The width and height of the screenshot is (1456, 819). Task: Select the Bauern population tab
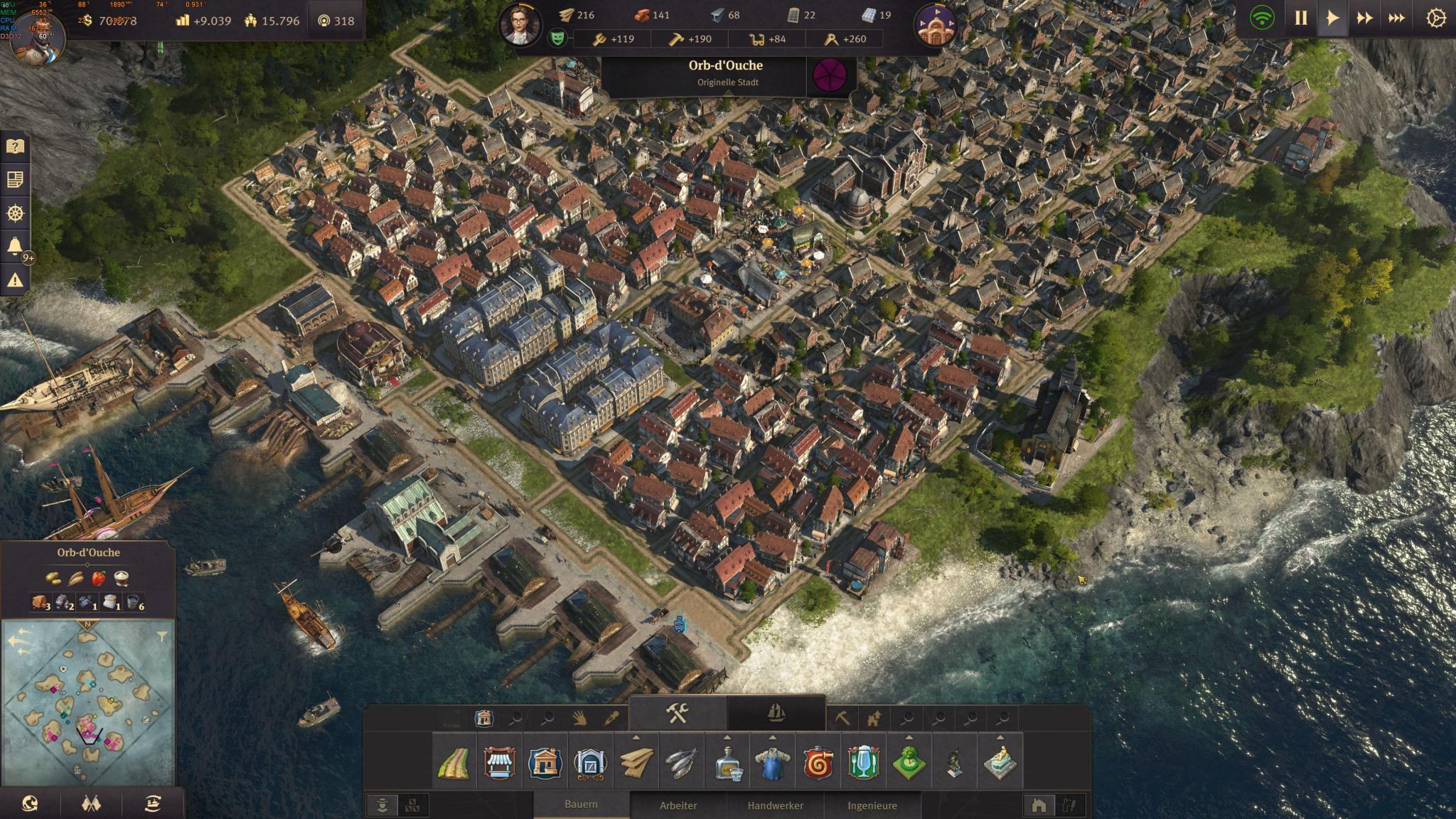(x=581, y=805)
